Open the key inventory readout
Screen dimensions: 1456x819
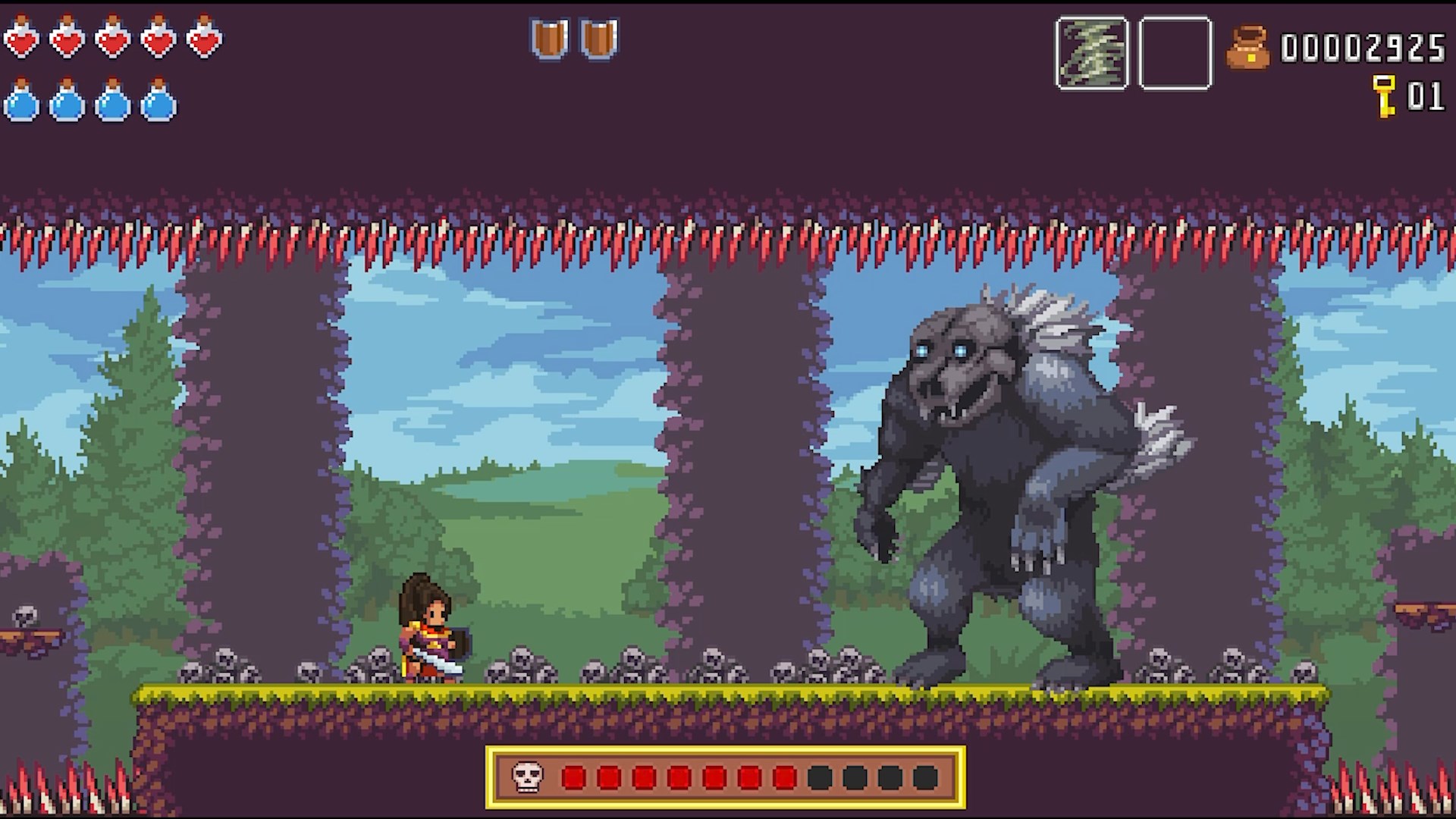tap(1407, 97)
